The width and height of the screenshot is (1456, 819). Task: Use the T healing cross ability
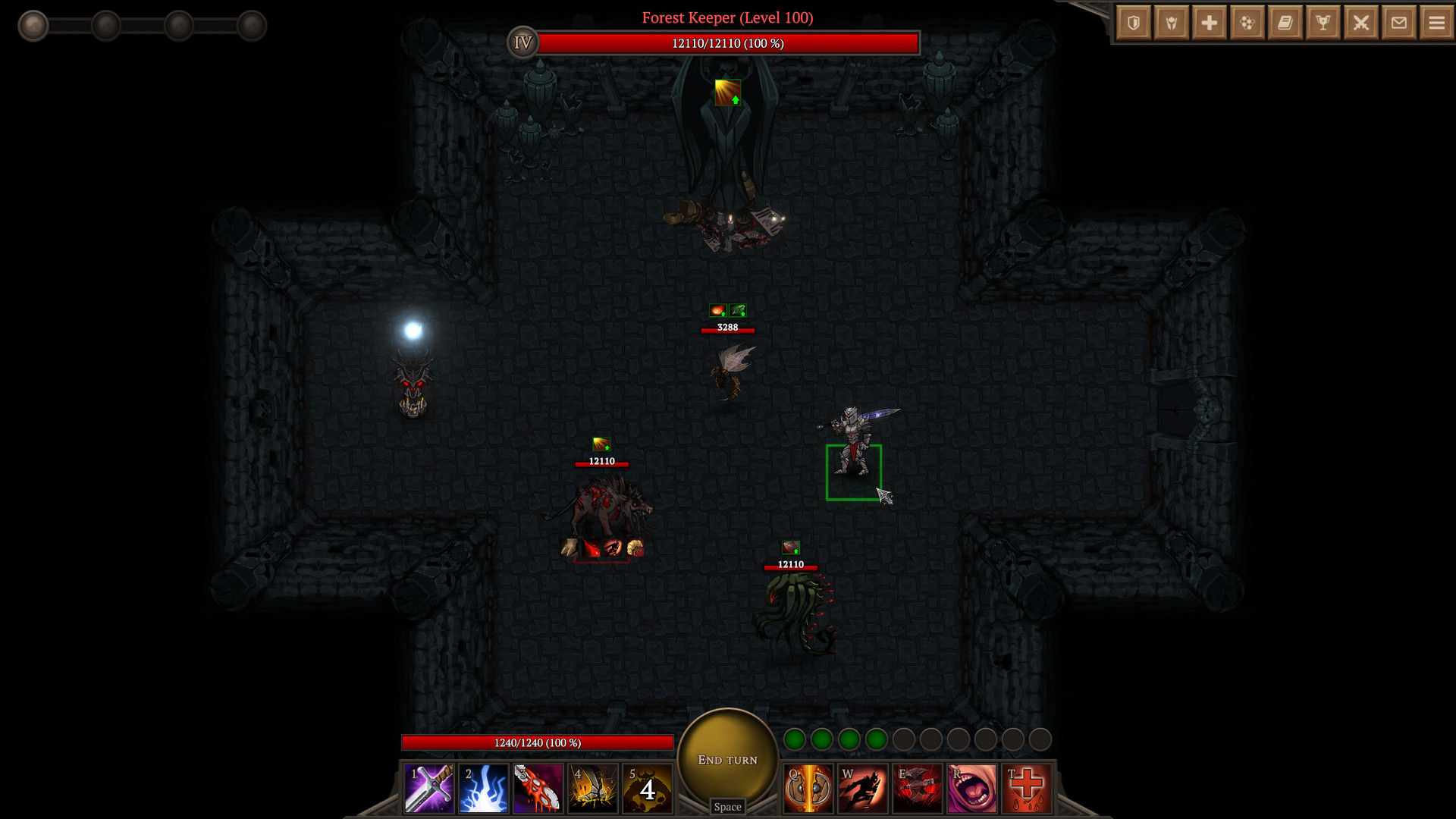pyautogui.click(x=1027, y=789)
